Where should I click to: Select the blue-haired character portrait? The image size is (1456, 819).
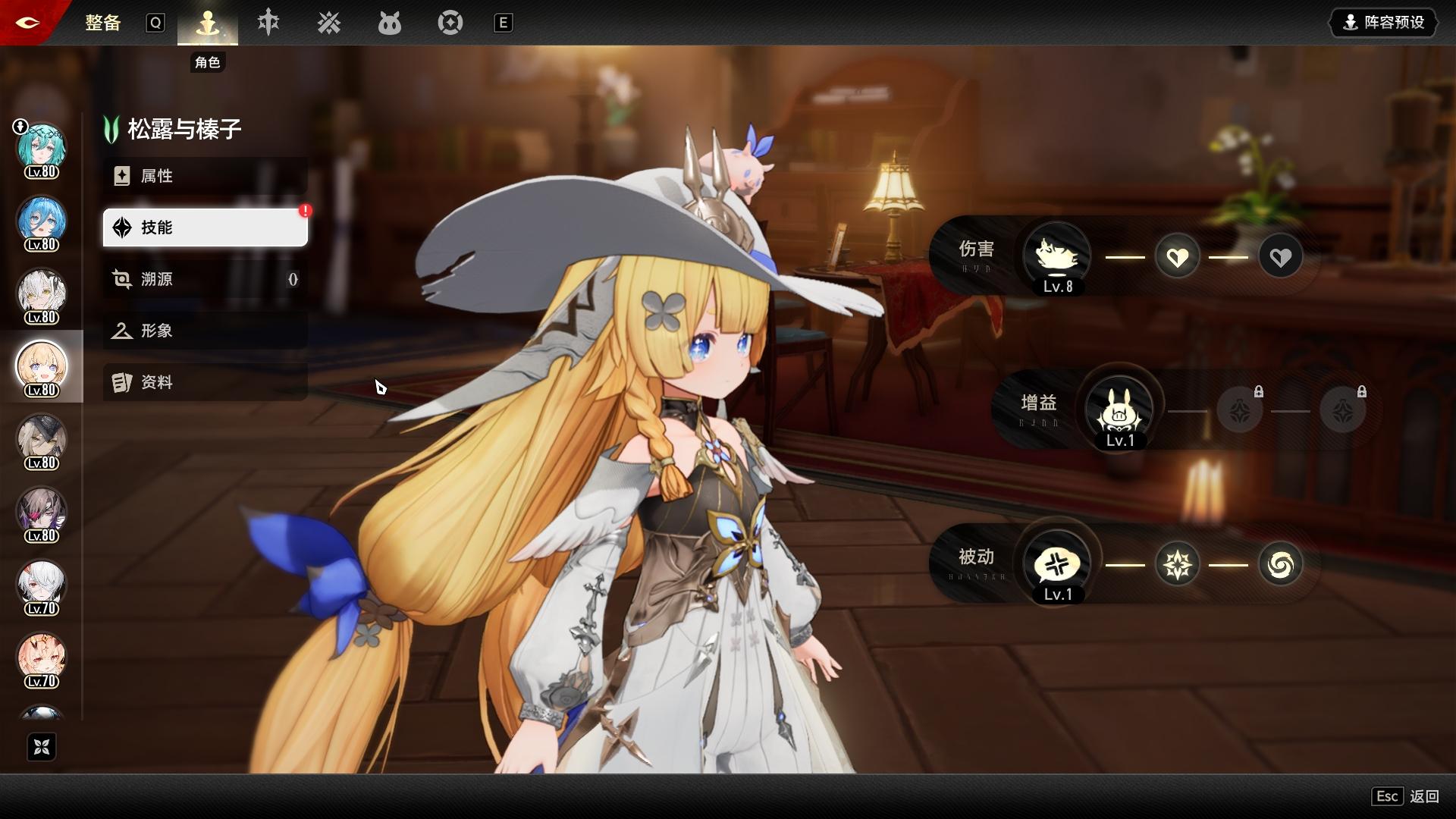click(42, 221)
